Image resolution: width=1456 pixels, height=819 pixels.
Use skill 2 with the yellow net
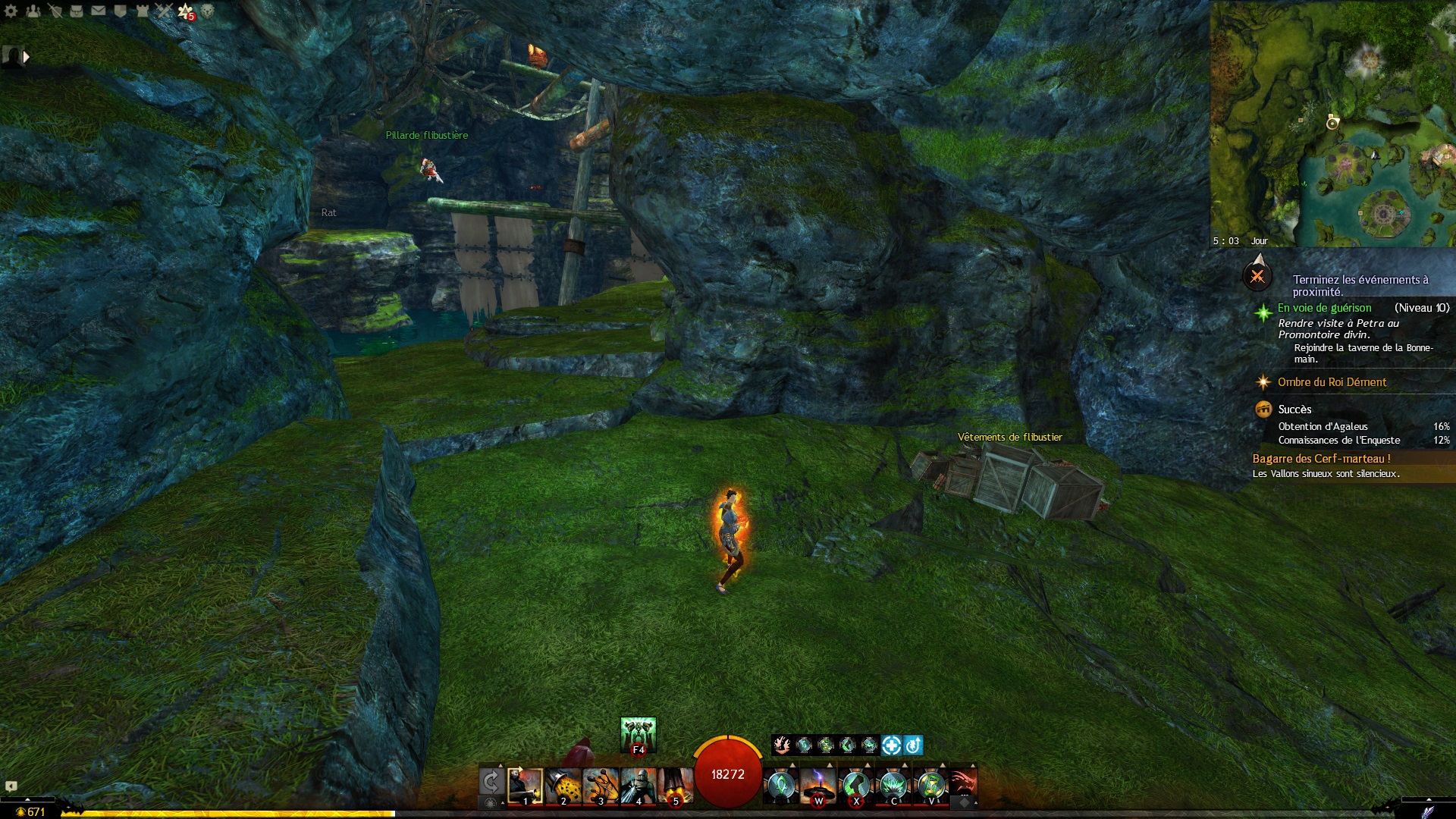[x=563, y=786]
